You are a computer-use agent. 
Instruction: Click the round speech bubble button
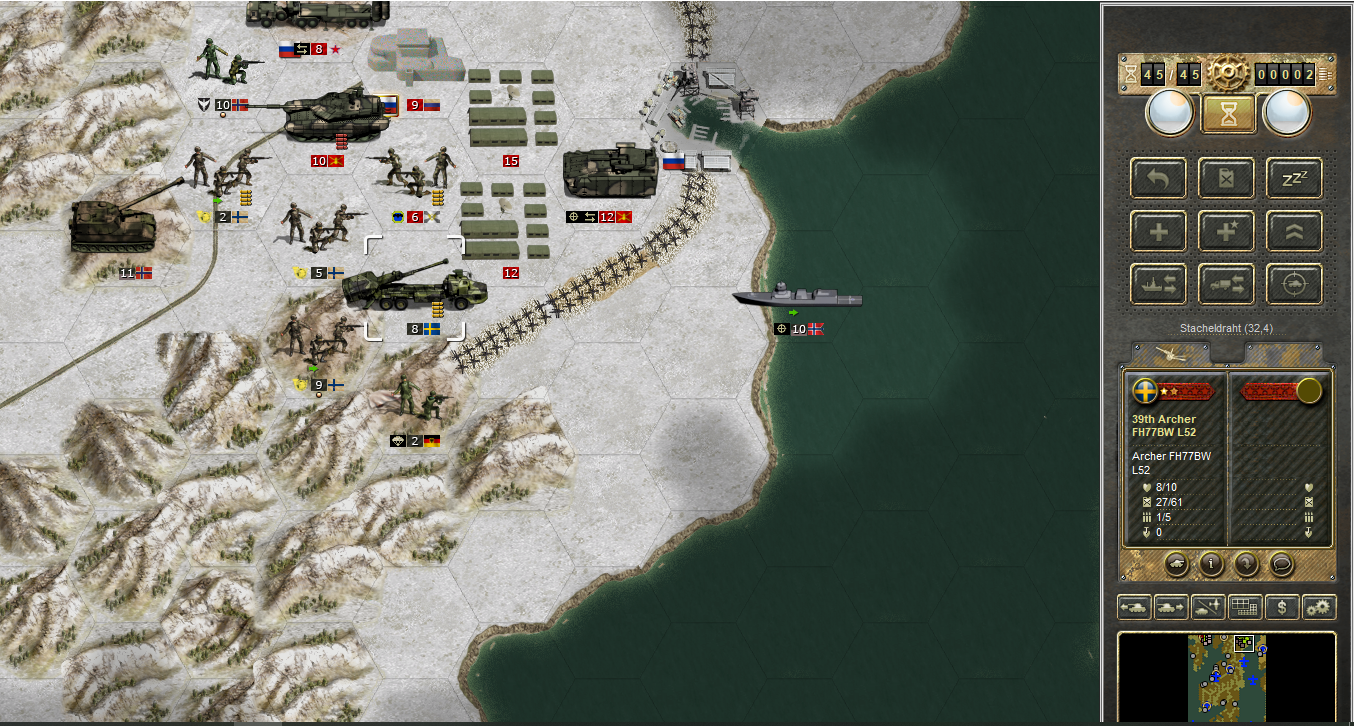click(1281, 564)
